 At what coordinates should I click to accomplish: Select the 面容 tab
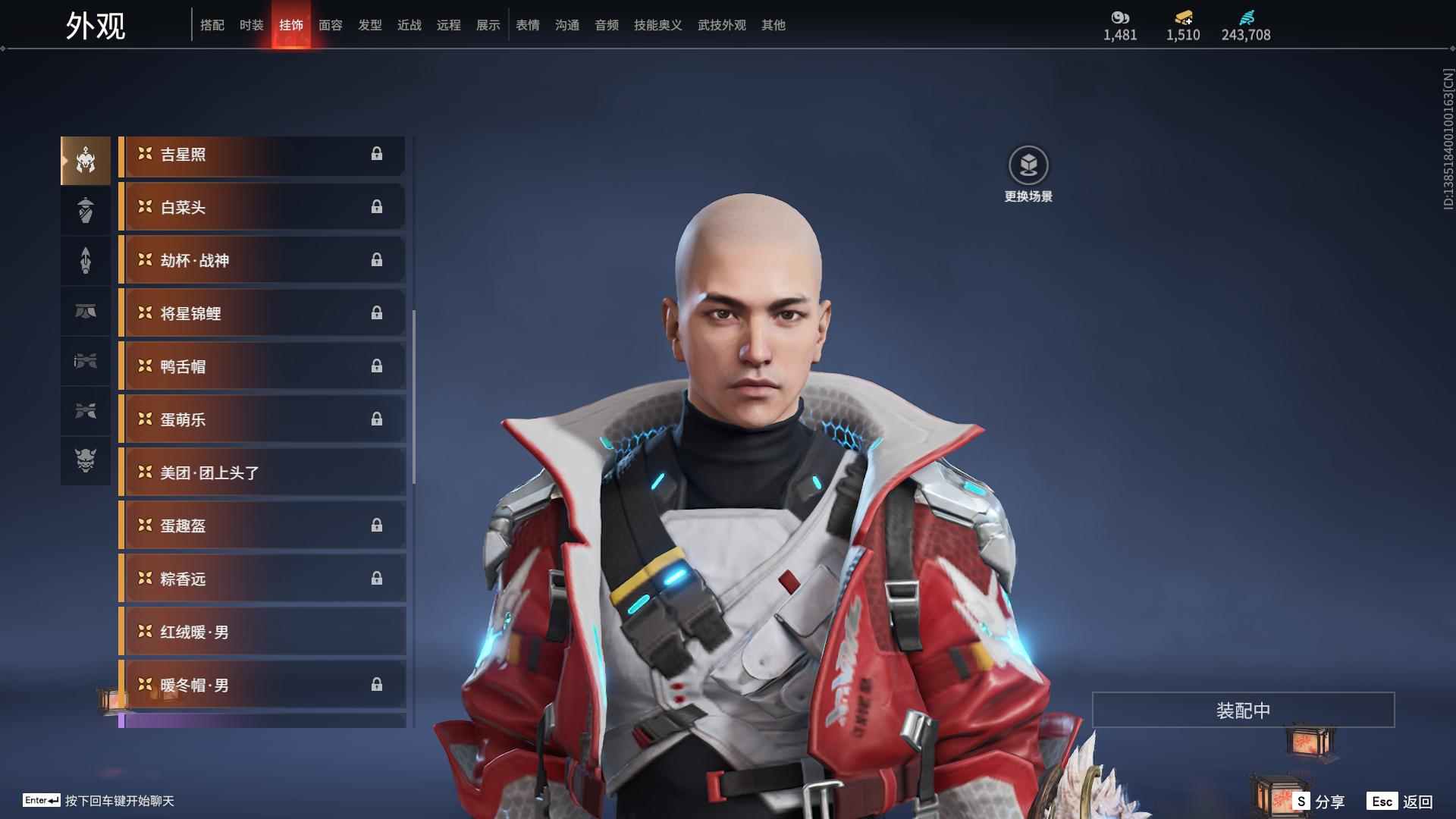point(330,25)
